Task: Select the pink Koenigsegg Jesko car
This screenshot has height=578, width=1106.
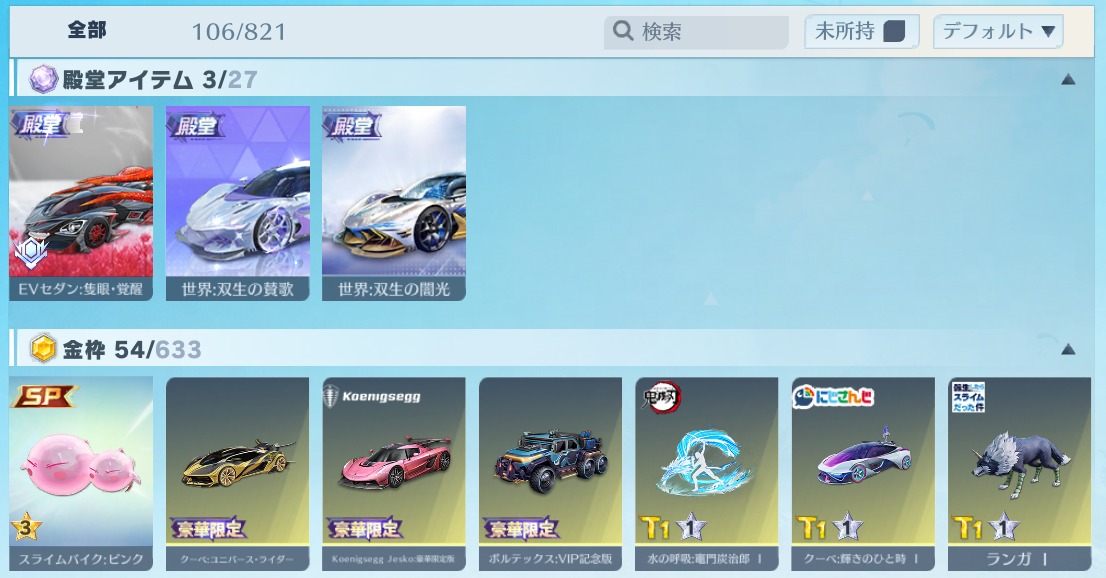Action: click(x=394, y=473)
